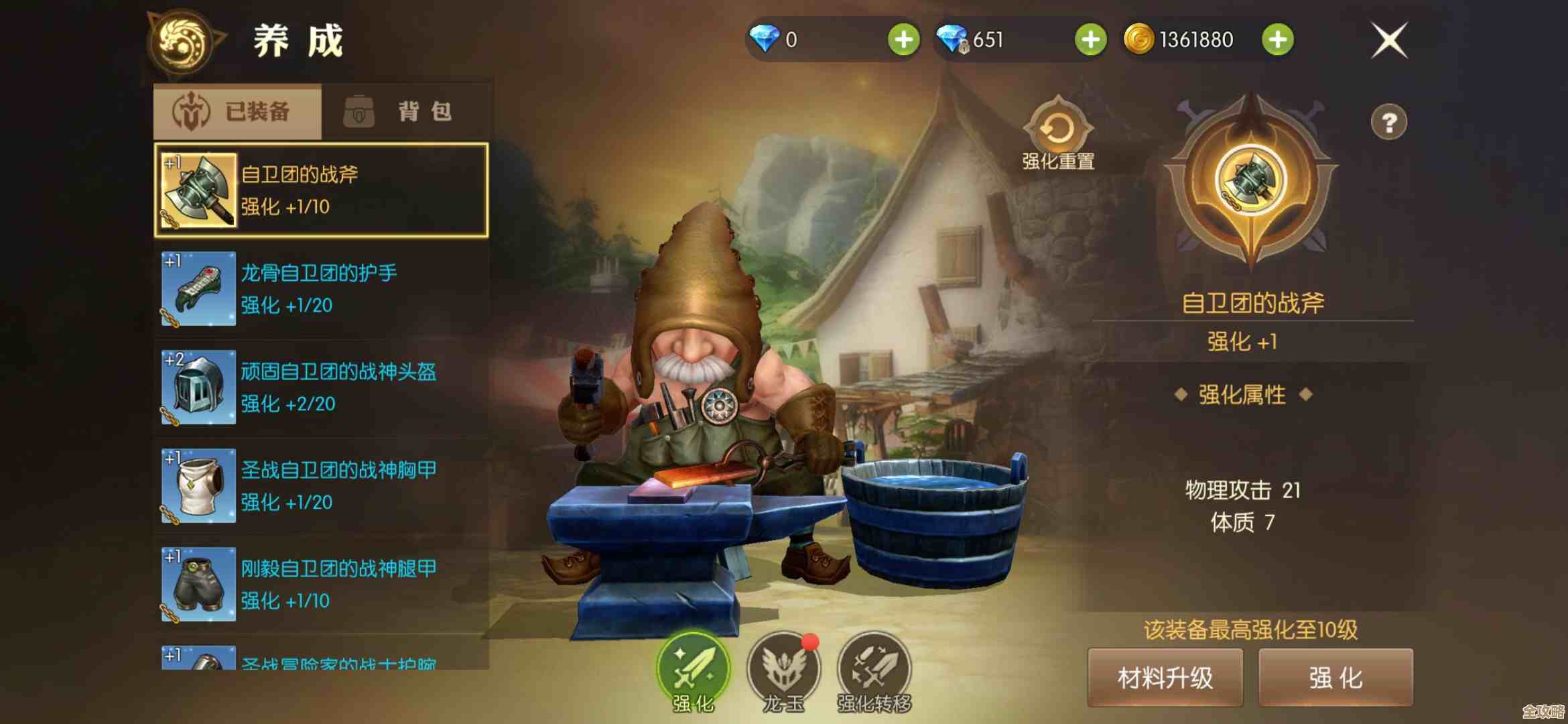The width and height of the screenshot is (1568, 724).
Task: Add diamonds next to the 0 balance
Action: [903, 40]
